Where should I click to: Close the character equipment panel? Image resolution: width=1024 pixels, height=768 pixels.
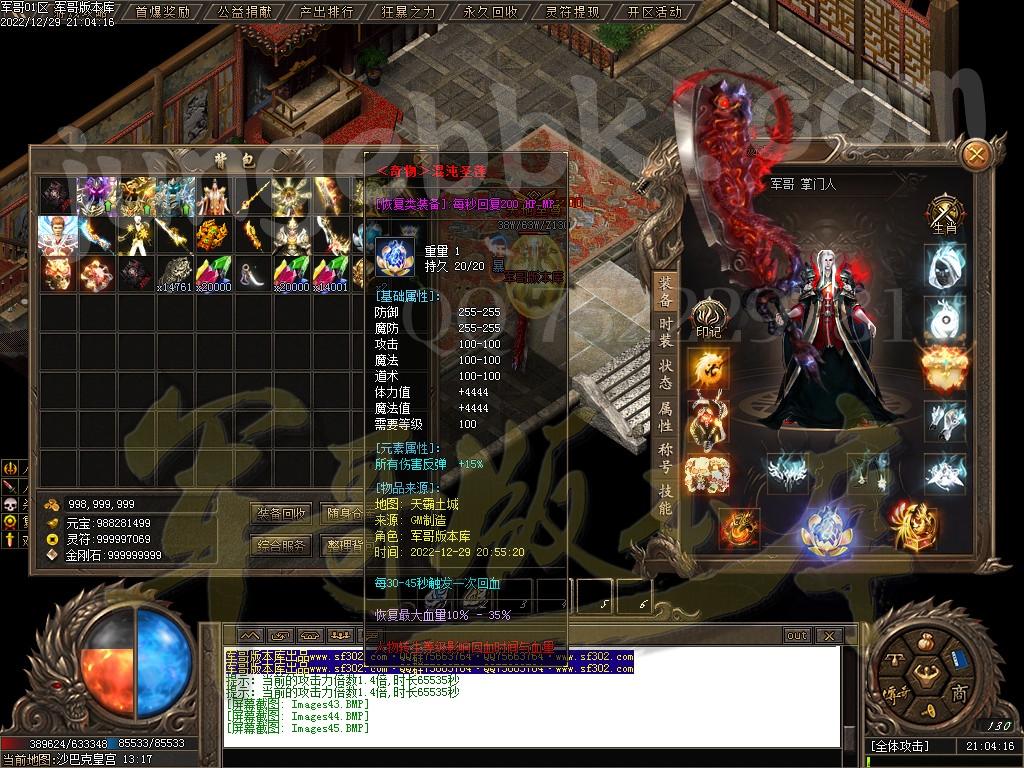tap(976, 153)
